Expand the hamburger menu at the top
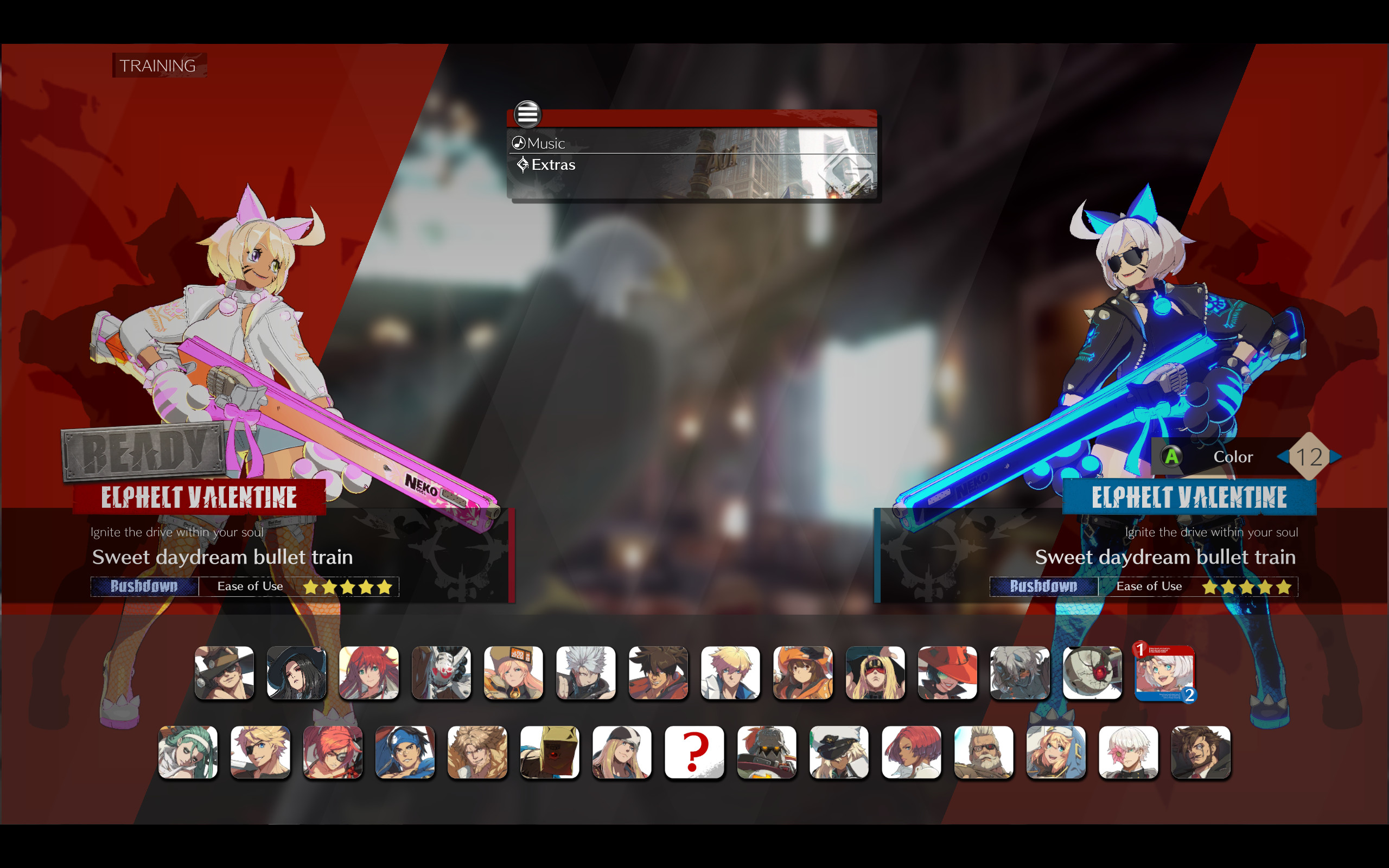The image size is (1389, 868). (528, 114)
